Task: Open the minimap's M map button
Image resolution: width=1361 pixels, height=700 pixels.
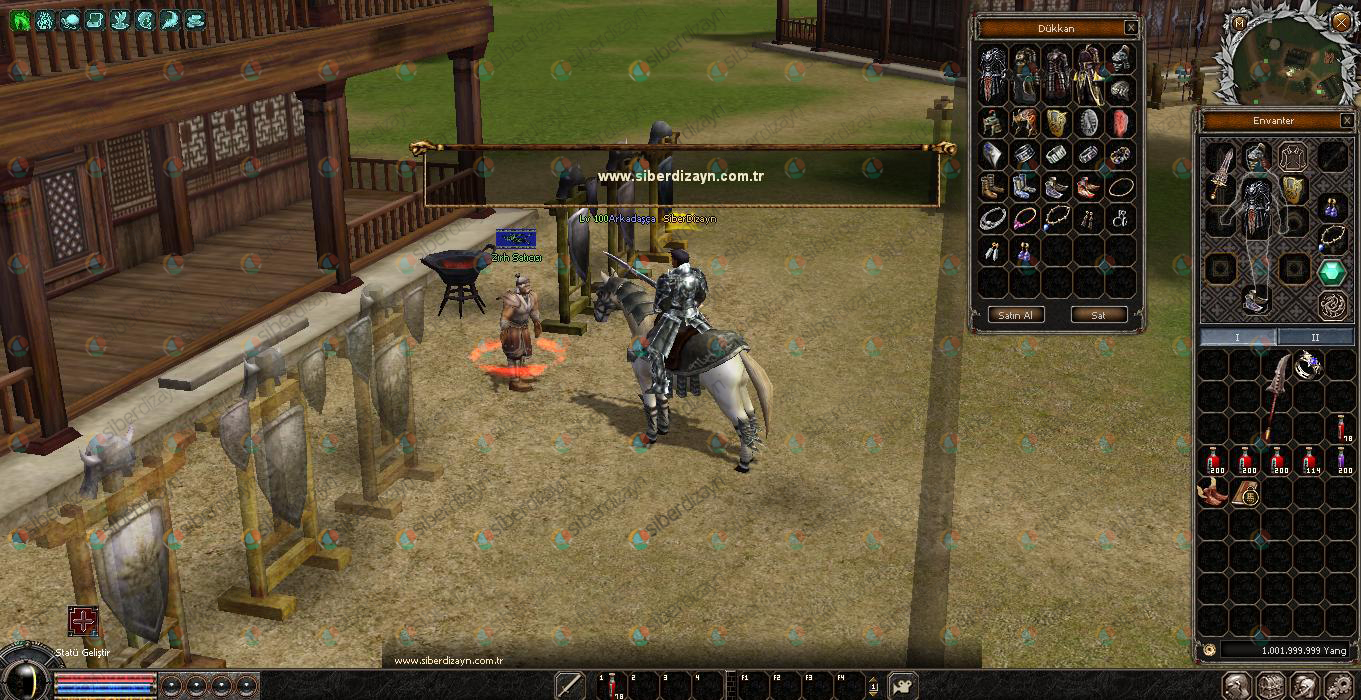Action: click(1240, 22)
